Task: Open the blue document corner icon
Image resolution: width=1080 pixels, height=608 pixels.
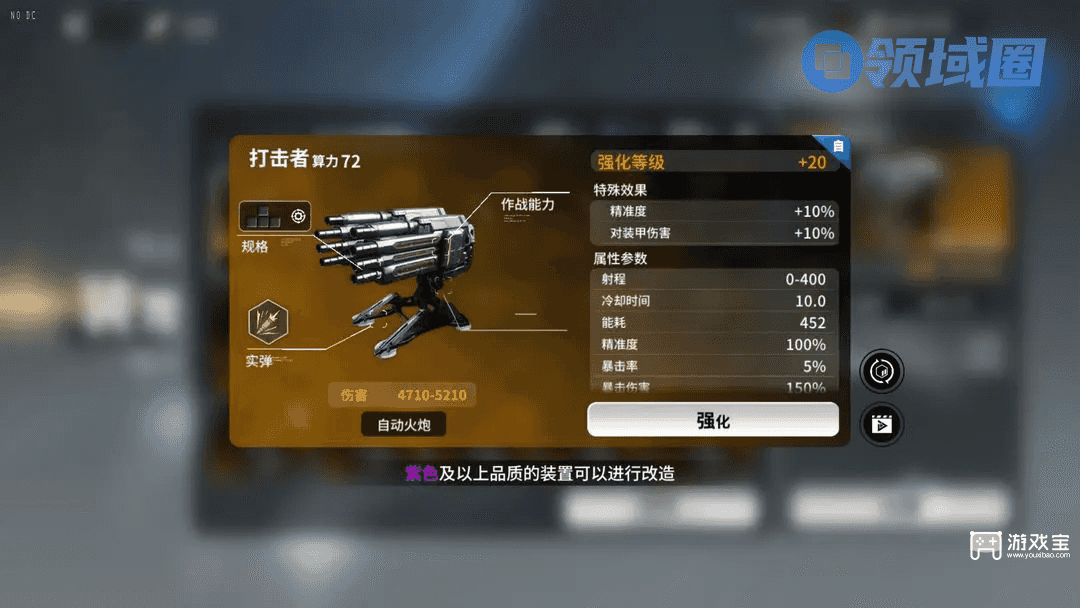Action: pos(838,146)
